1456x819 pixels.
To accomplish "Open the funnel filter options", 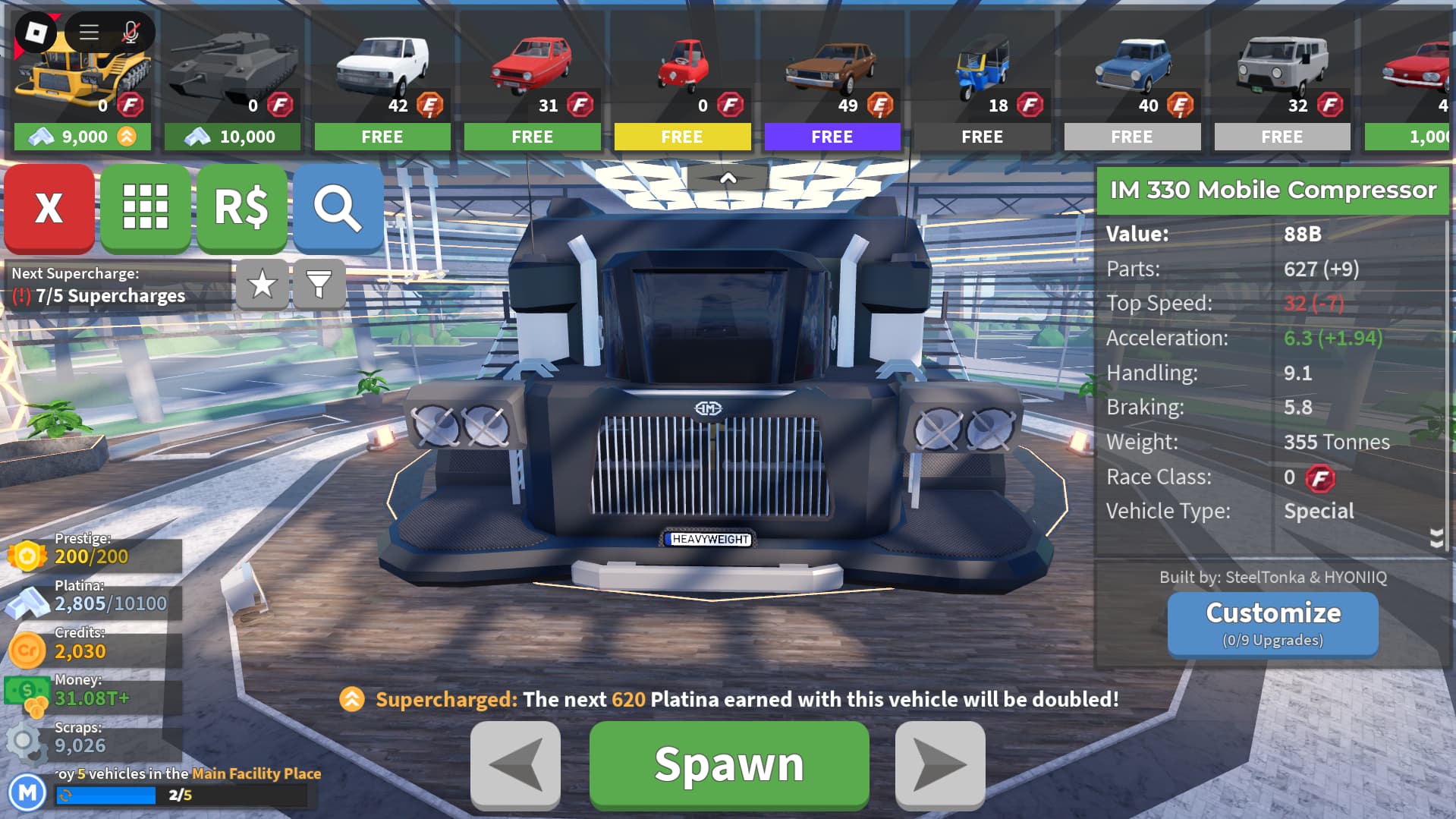I will click(319, 285).
